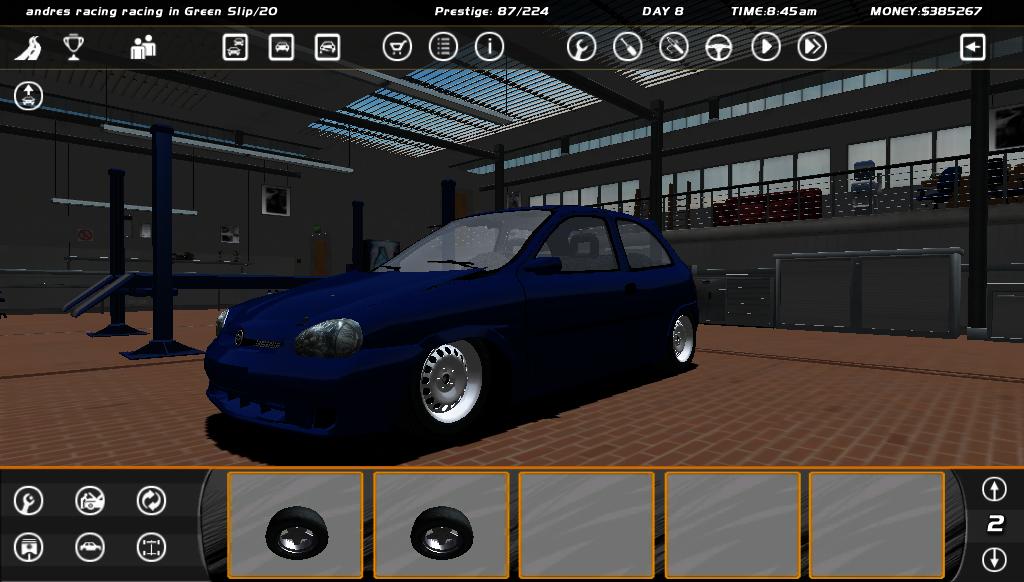Select the car body category icon

tap(90, 547)
